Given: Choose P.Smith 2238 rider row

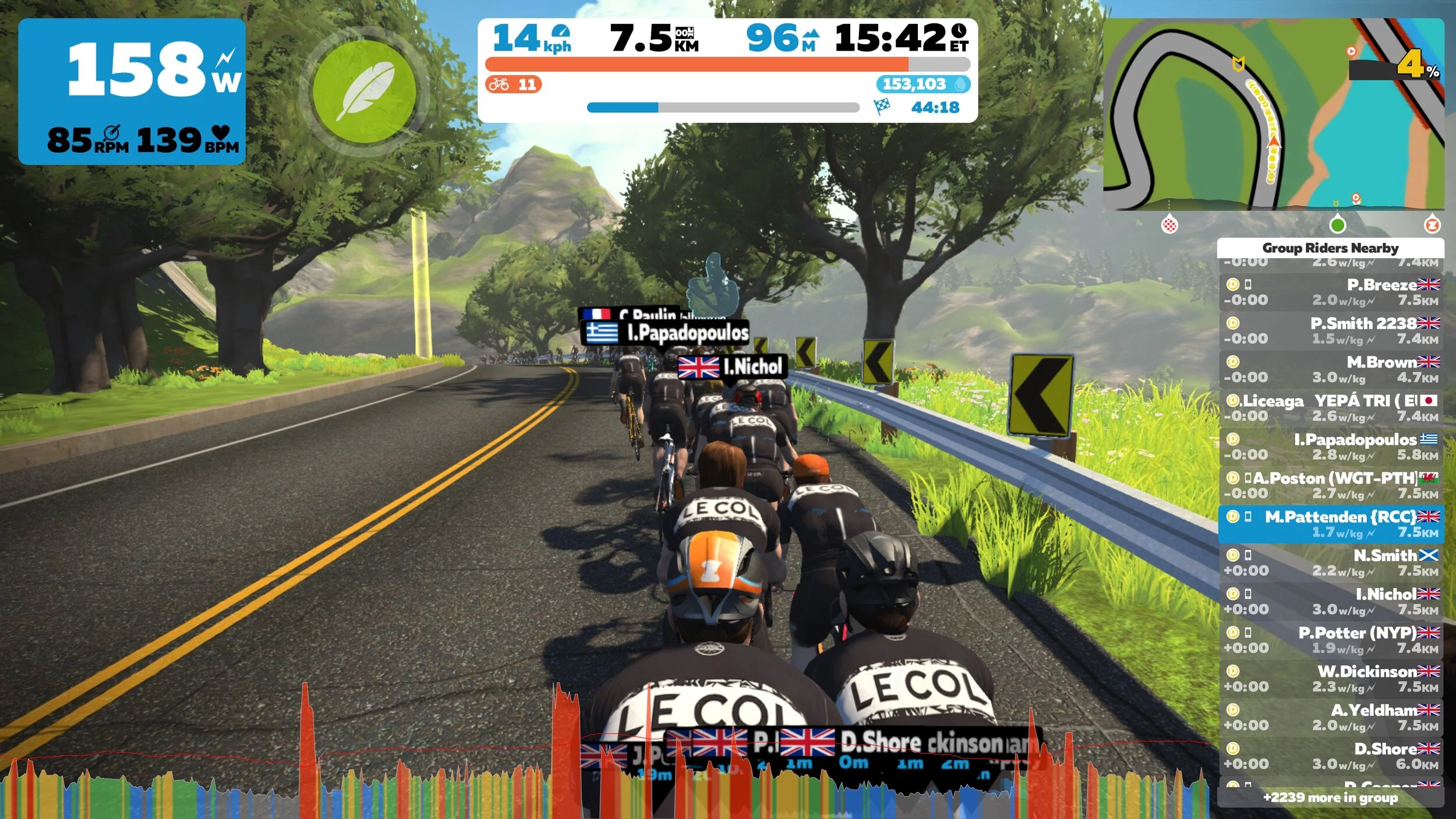Looking at the screenshot, I should (1330, 330).
